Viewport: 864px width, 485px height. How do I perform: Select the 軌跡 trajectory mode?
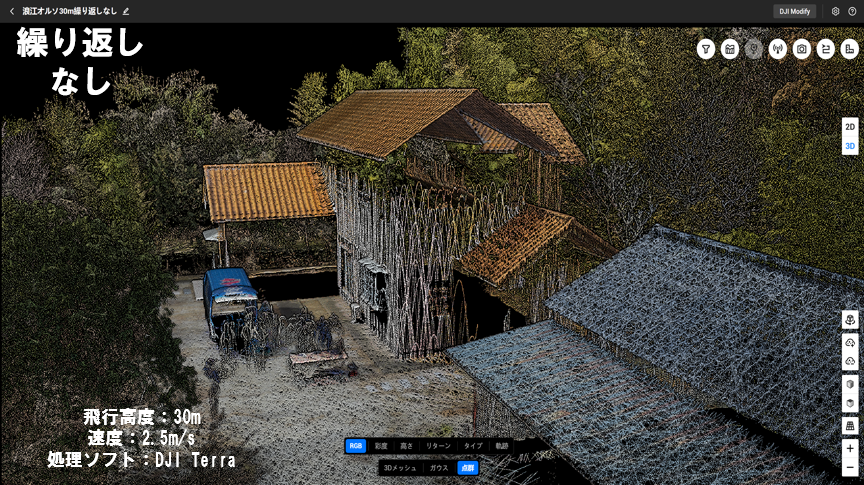tap(502, 446)
